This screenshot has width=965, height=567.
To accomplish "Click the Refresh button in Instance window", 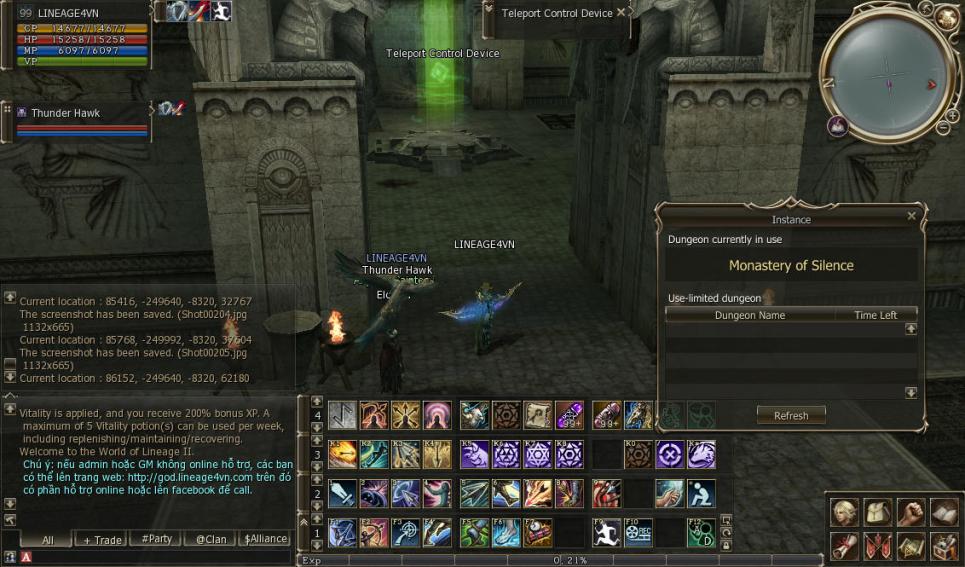I will [791, 415].
